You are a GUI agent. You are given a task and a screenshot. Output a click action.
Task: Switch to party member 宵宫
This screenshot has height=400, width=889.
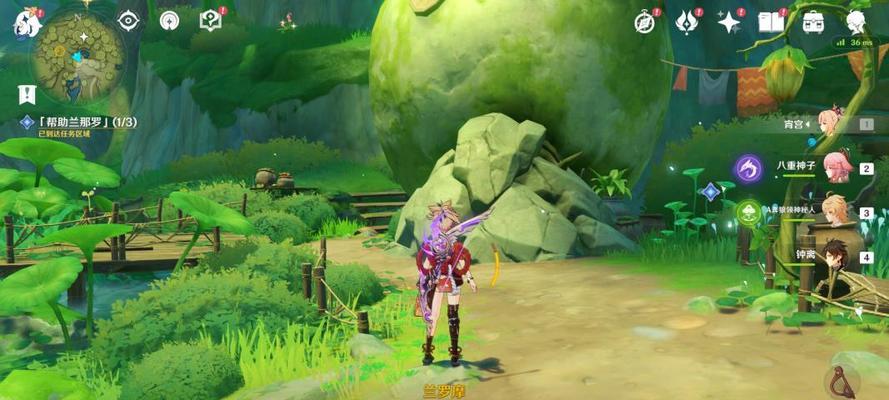click(x=830, y=124)
